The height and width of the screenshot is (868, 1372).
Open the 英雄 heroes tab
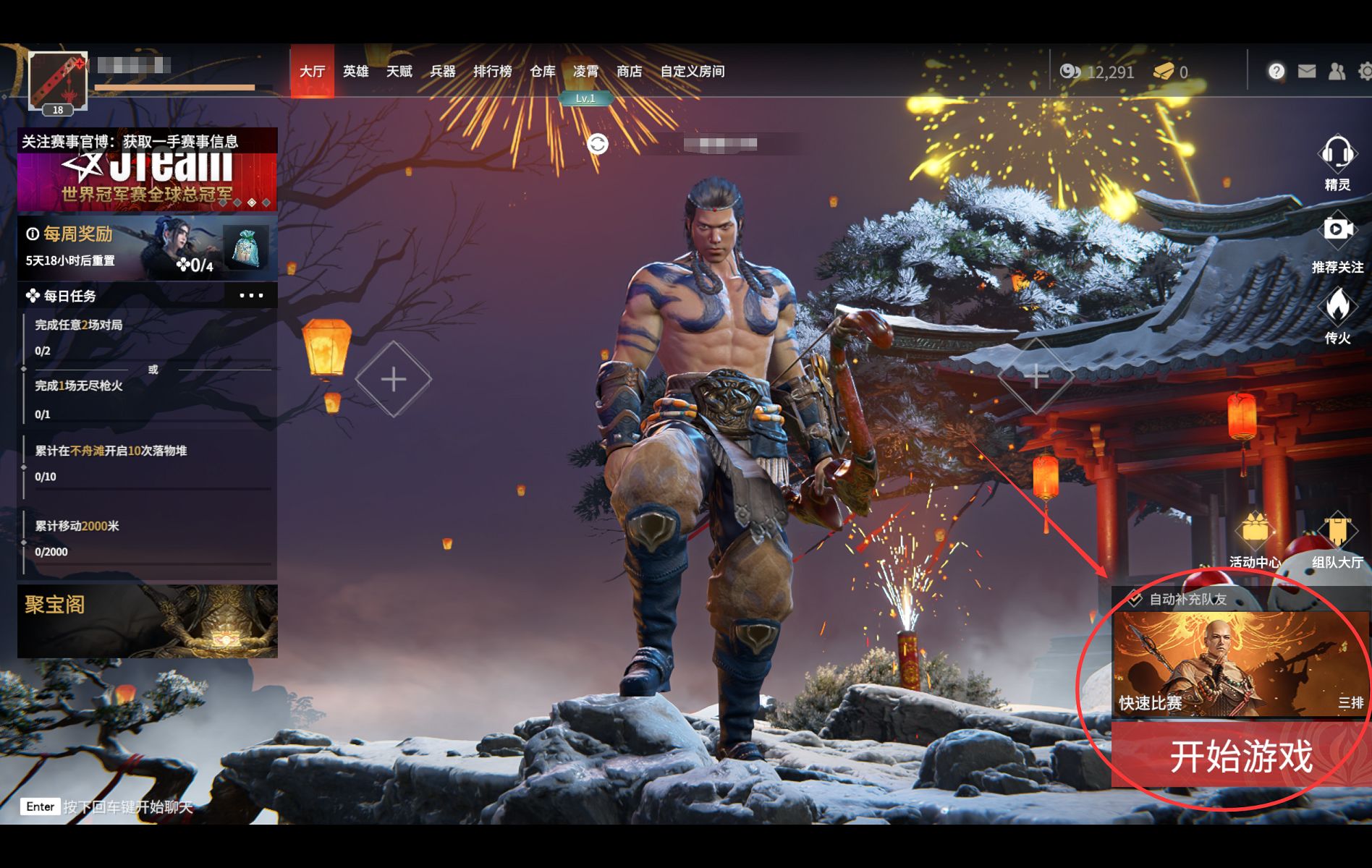tap(355, 71)
